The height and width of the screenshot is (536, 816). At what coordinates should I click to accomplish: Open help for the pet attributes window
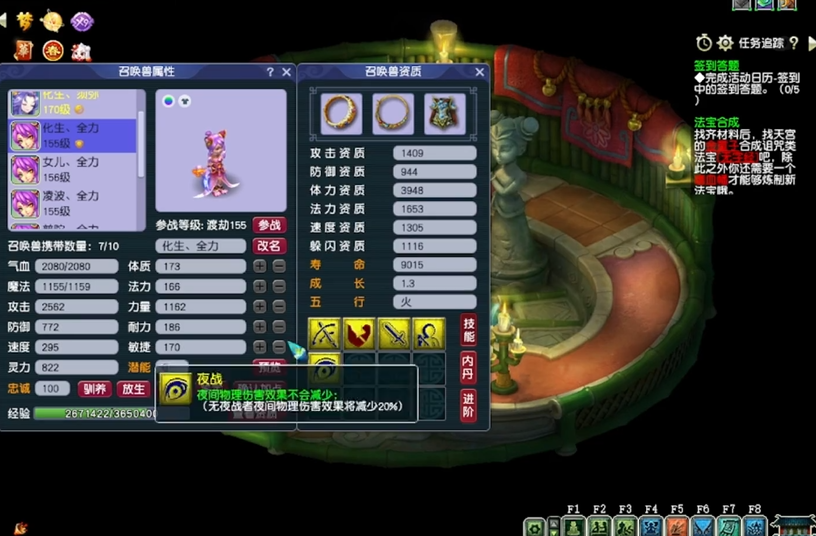pyautogui.click(x=270, y=72)
